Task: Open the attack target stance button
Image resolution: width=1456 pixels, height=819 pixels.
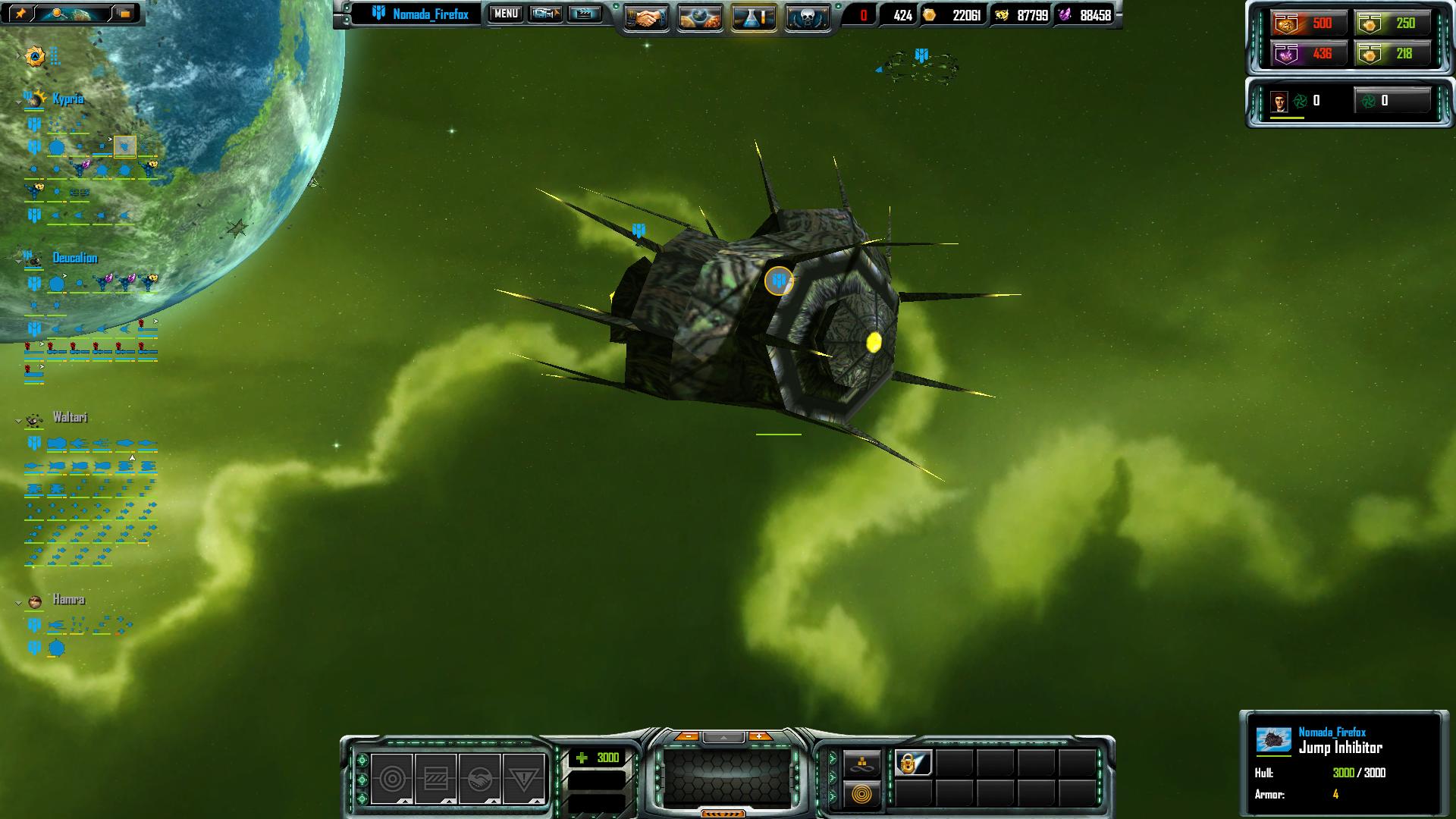Action: (x=392, y=779)
